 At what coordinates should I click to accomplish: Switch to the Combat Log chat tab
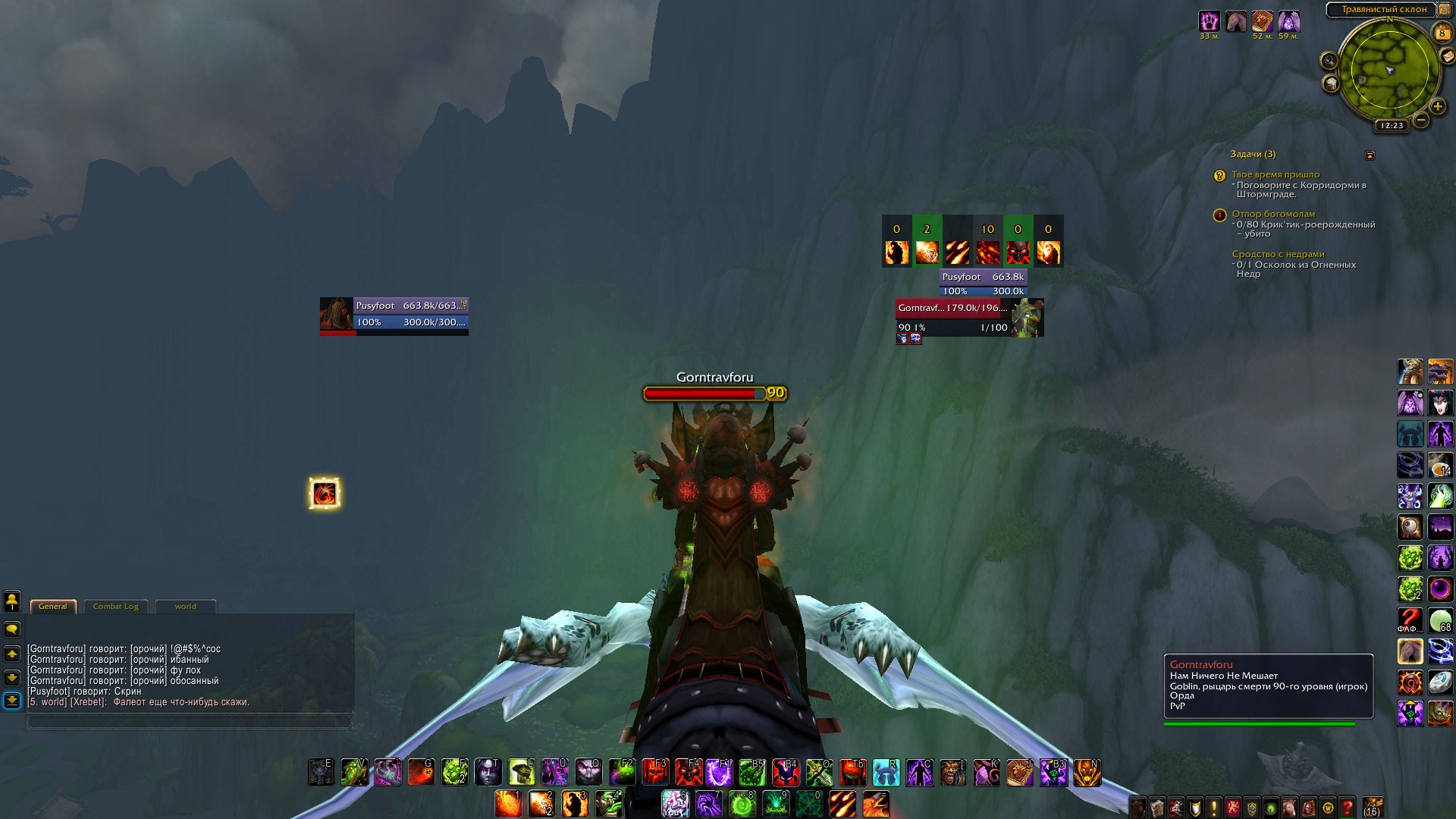[x=115, y=607]
